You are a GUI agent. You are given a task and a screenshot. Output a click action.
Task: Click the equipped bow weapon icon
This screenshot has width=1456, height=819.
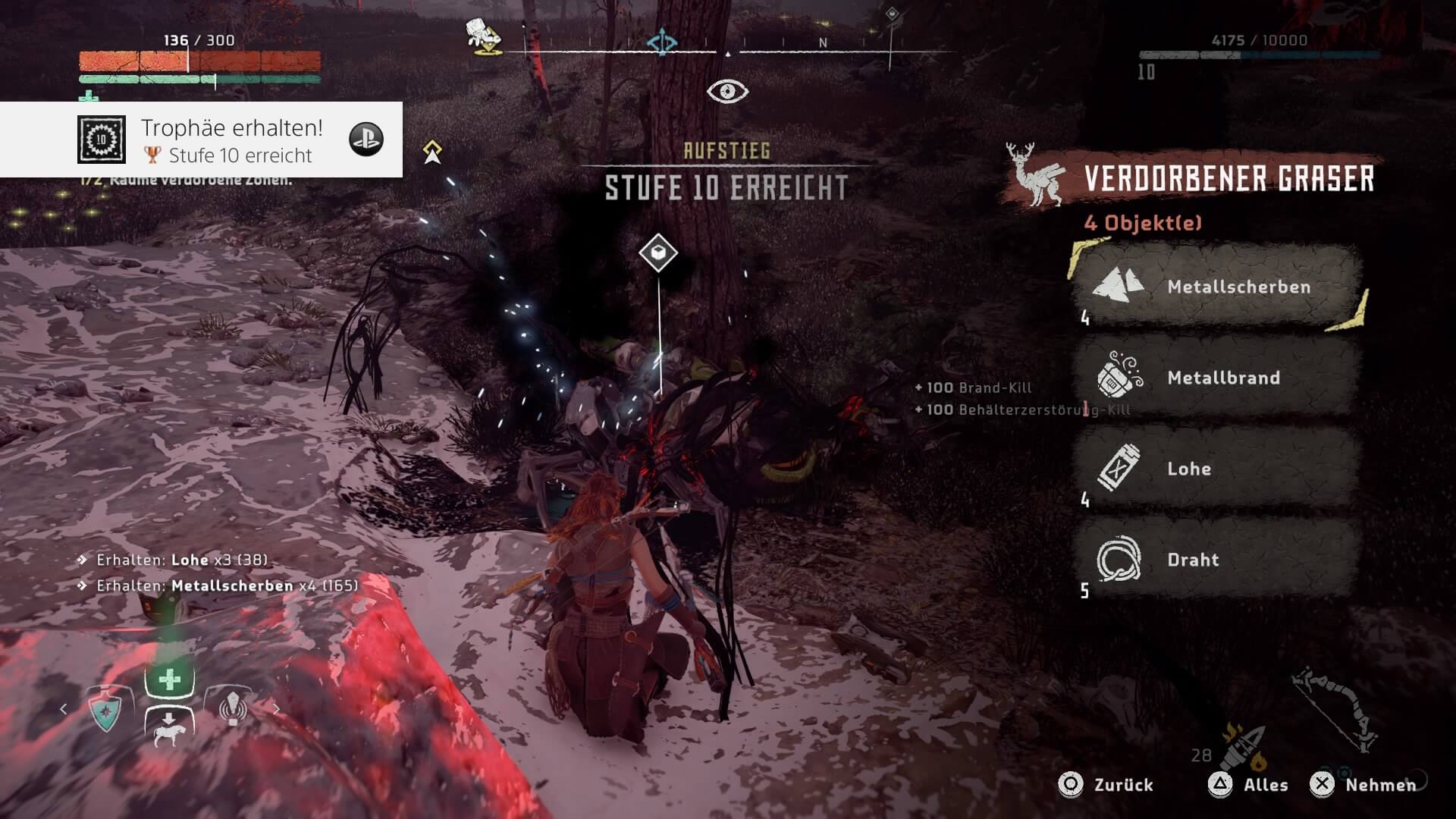click(x=1336, y=709)
